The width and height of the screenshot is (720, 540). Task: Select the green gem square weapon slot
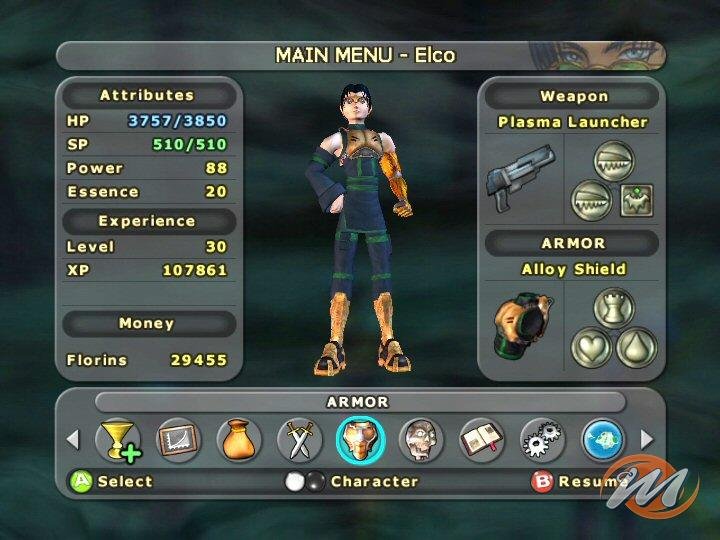coord(635,200)
